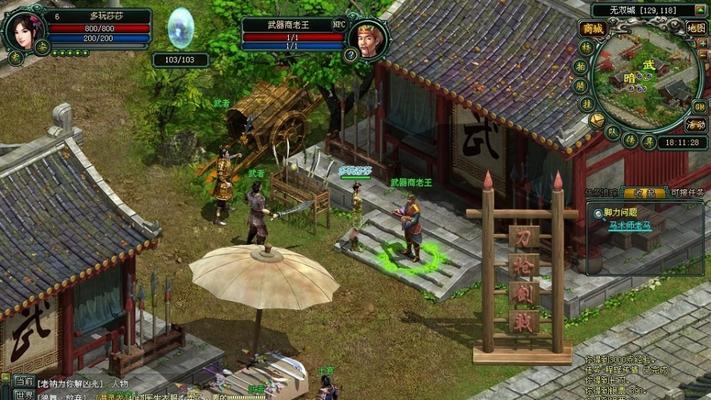This screenshot has width=711, height=400.
Task: Click the glowing spirit egg icon
Action: point(181,29)
